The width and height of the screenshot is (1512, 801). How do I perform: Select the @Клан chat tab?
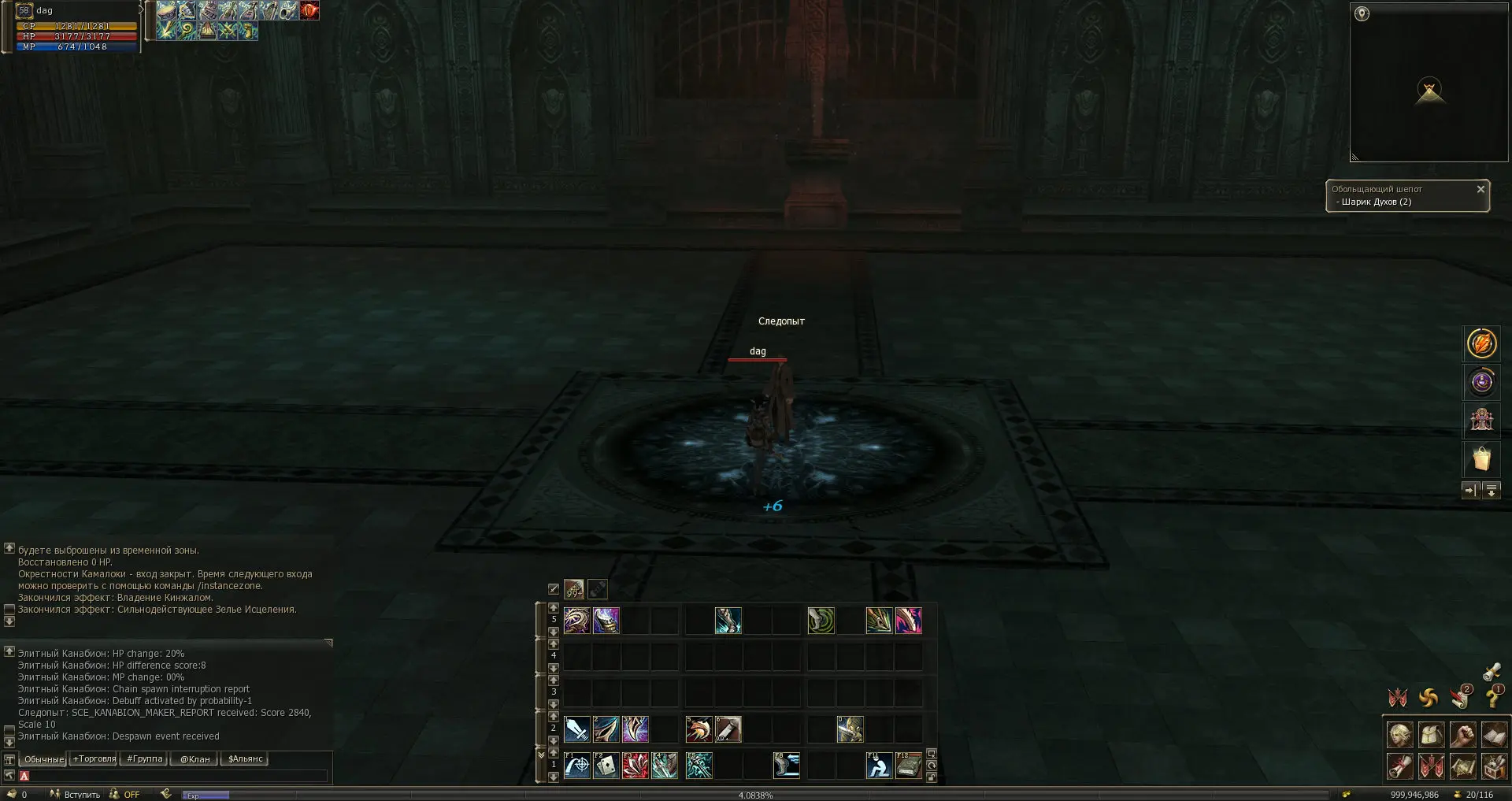(x=195, y=759)
